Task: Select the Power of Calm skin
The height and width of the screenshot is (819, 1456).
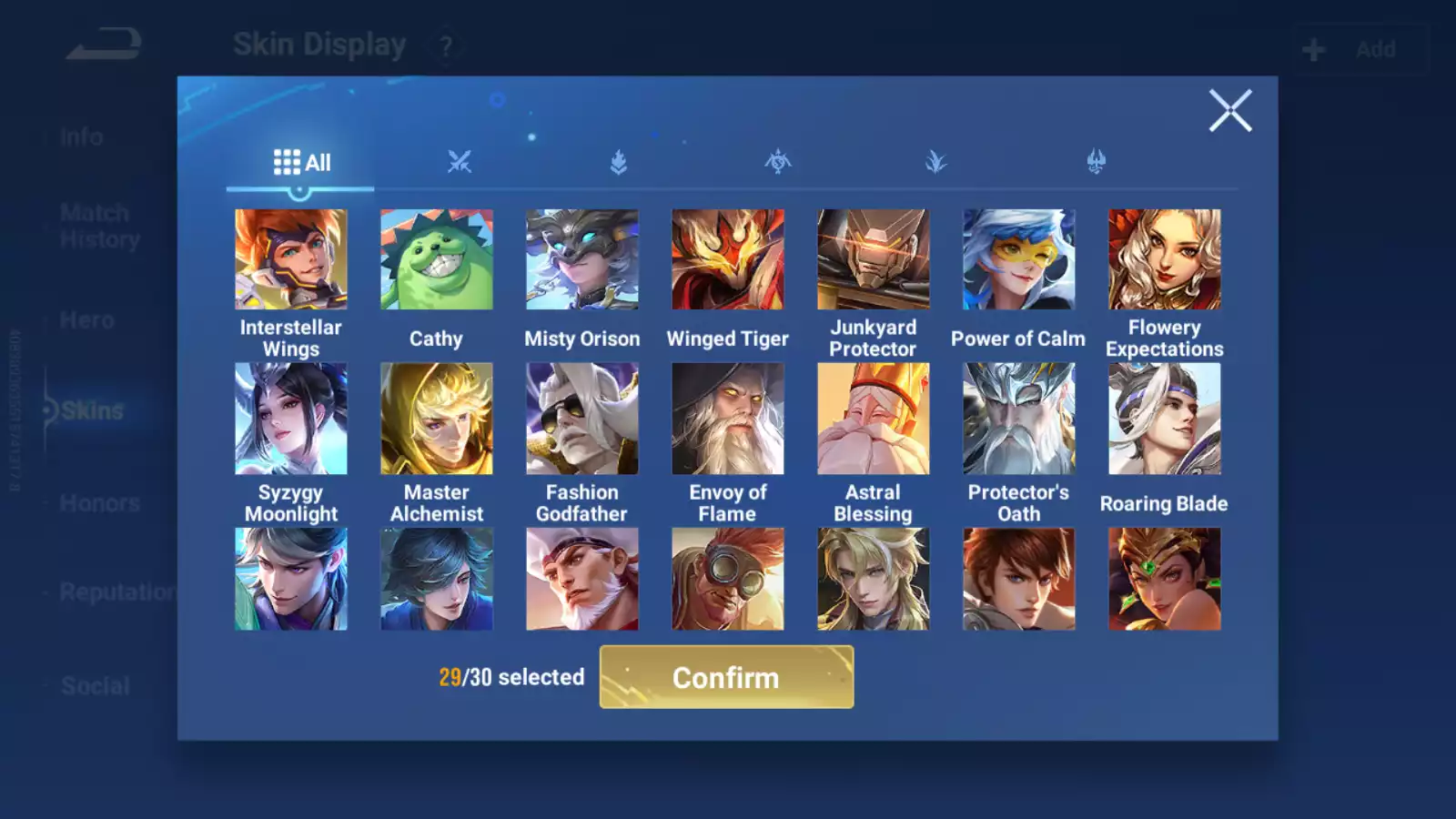Action: click(x=1019, y=260)
